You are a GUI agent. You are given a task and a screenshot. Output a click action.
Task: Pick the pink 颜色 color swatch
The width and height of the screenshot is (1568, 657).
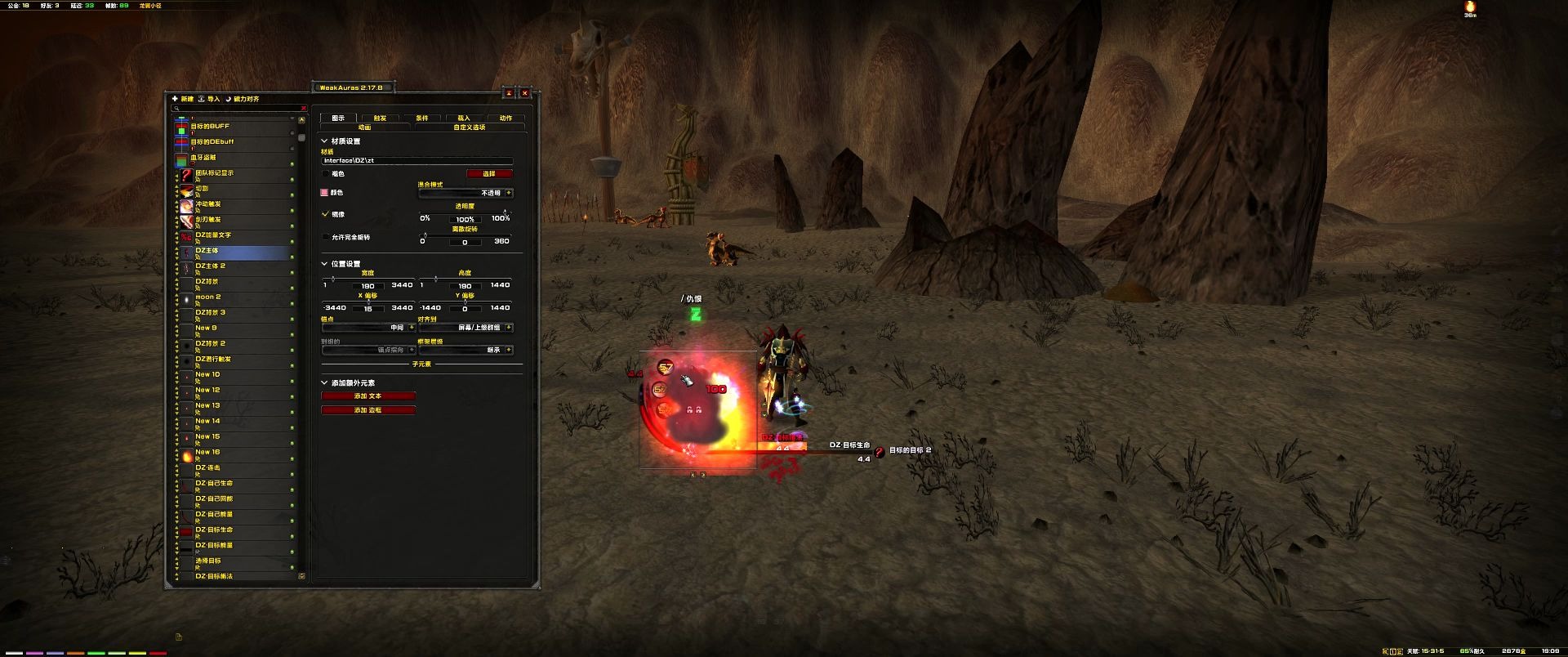pos(325,193)
